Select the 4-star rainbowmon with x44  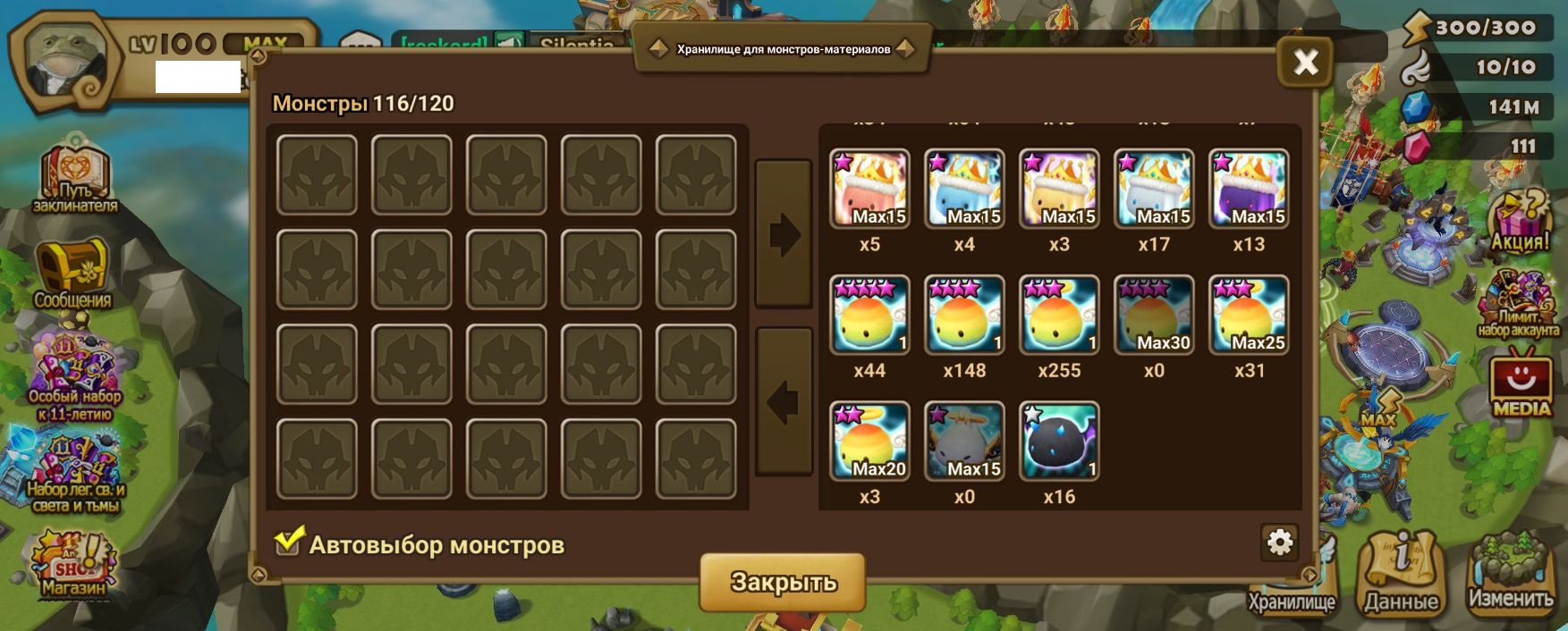point(869,315)
